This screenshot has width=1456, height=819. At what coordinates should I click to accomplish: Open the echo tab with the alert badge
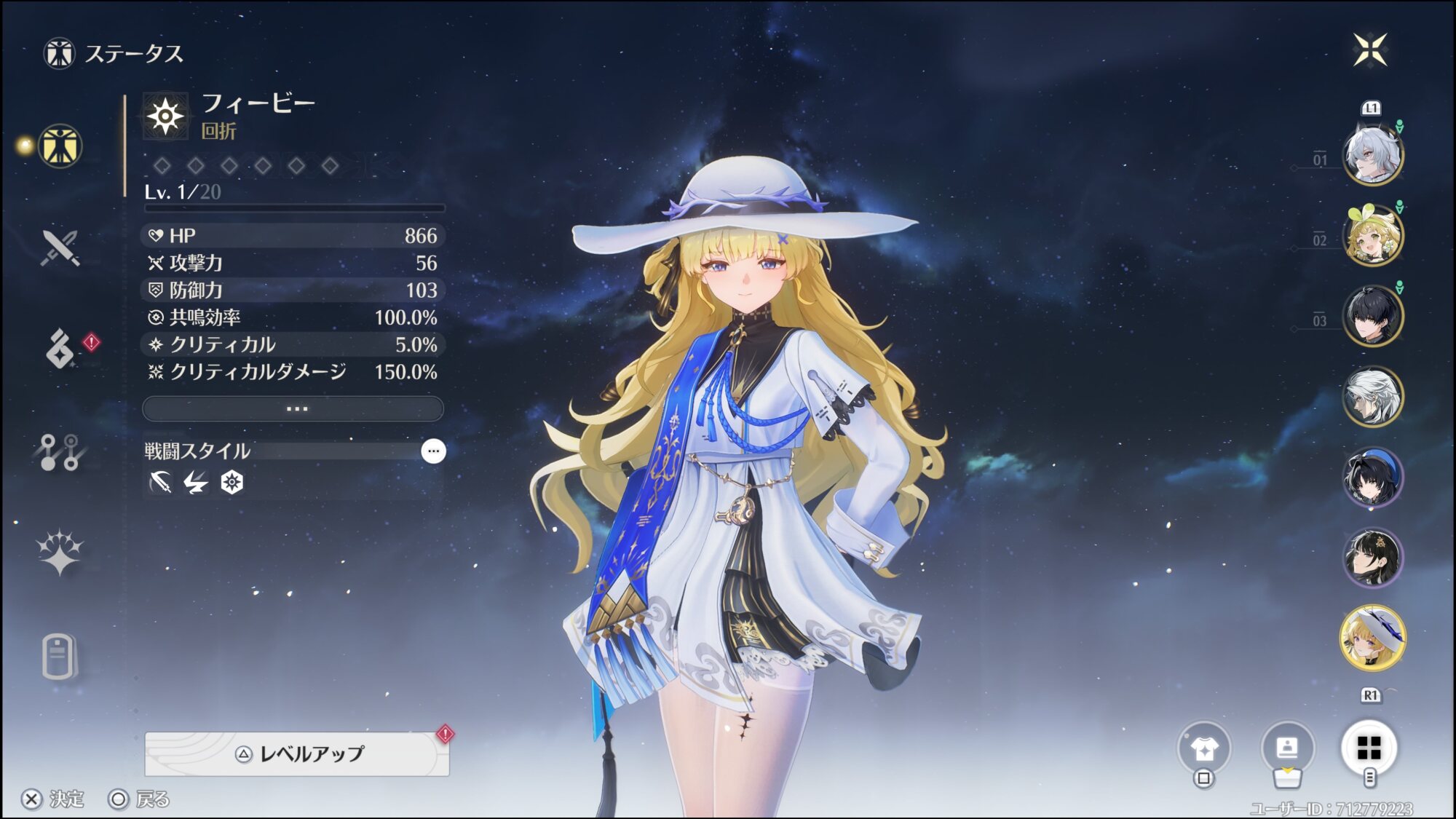tap(61, 349)
